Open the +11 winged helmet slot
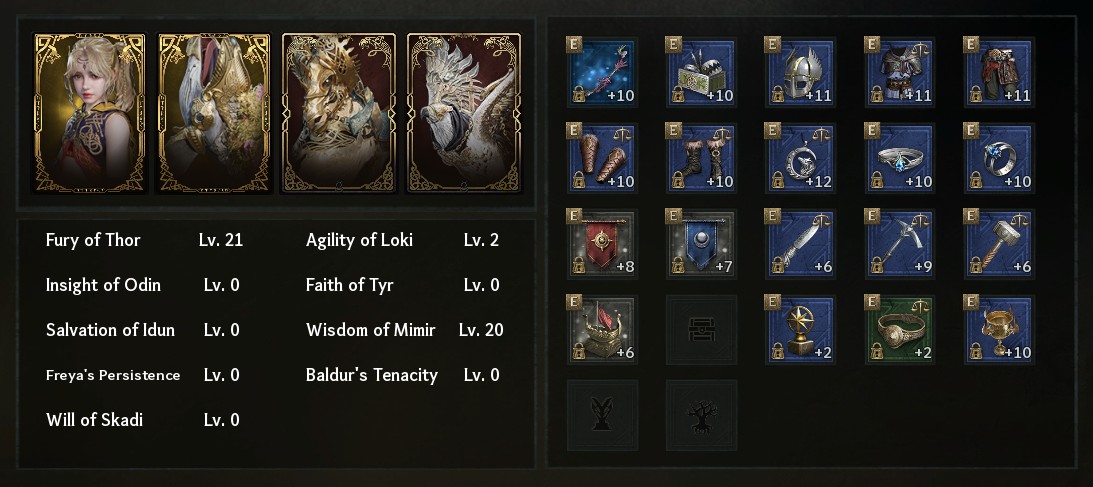This screenshot has height=487, width=1093. (800, 73)
